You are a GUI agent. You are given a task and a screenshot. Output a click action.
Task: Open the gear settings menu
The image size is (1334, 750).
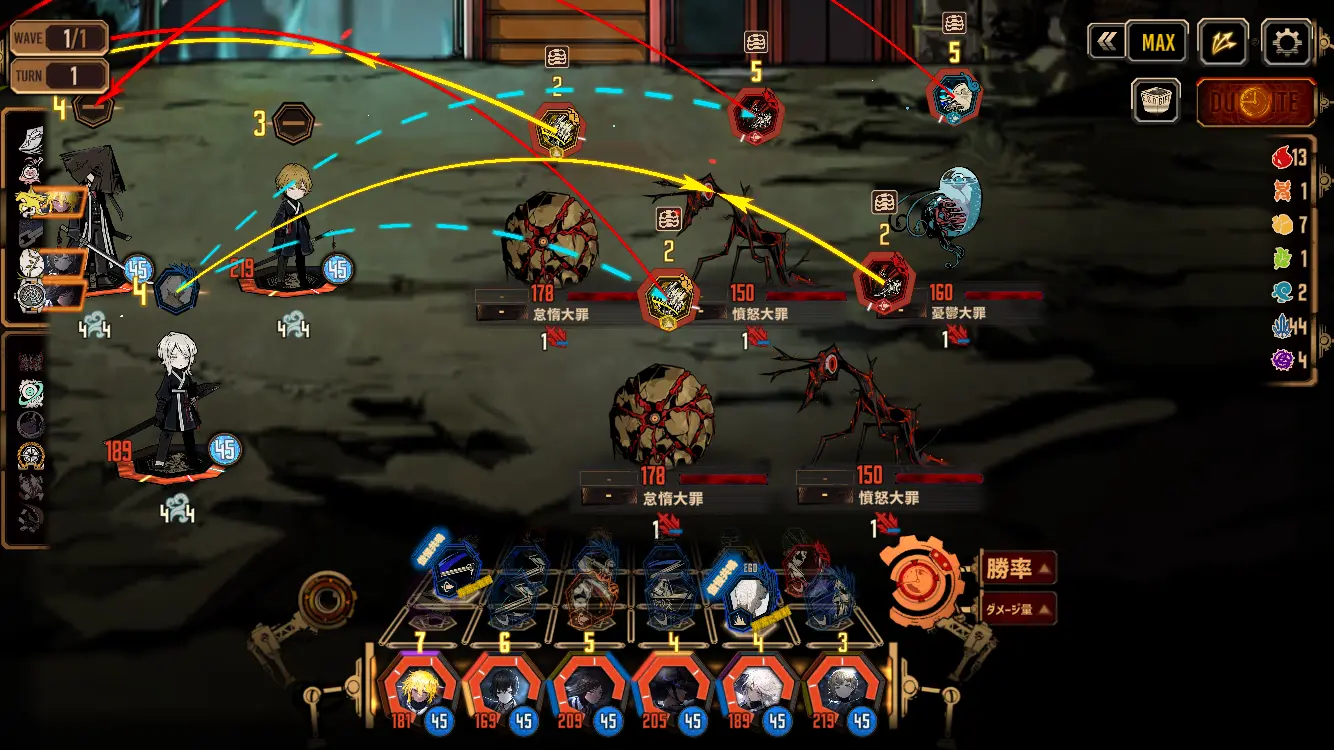coord(1286,43)
